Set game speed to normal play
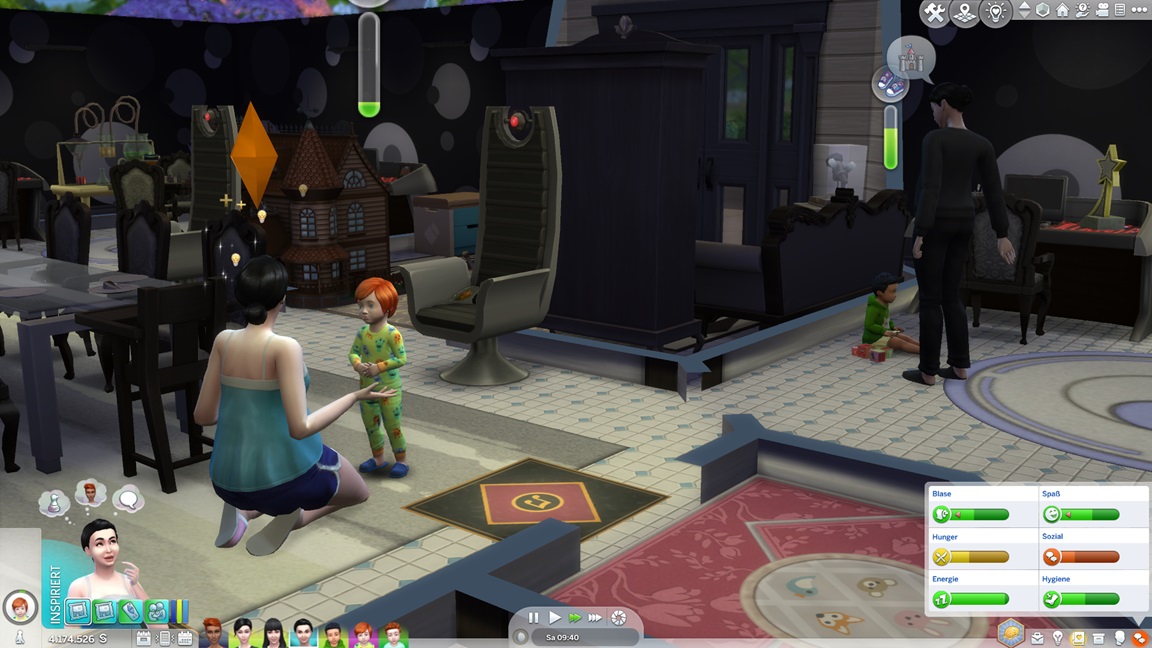 pyautogui.click(x=554, y=618)
